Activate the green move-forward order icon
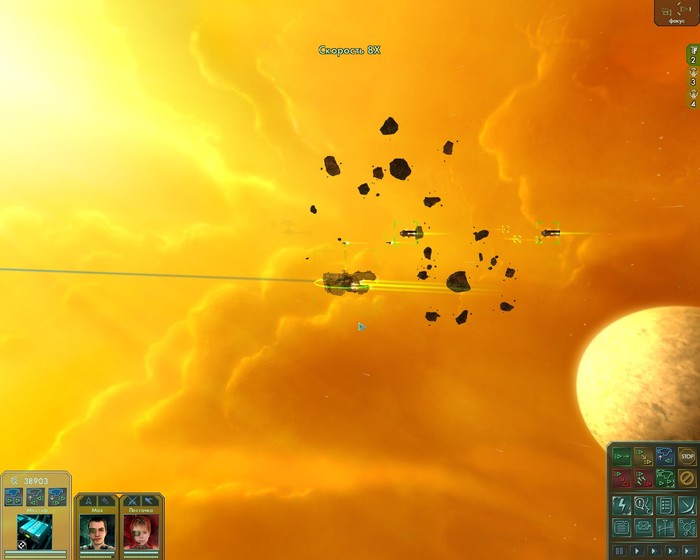The image size is (700, 560). (621, 457)
